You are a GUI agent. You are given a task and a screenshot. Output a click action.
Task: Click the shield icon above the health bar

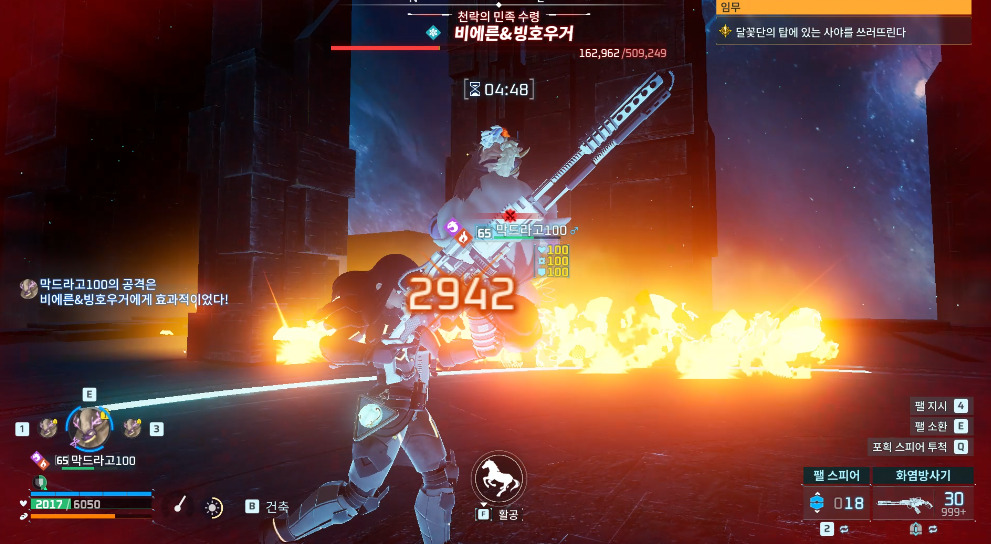tap(41, 482)
